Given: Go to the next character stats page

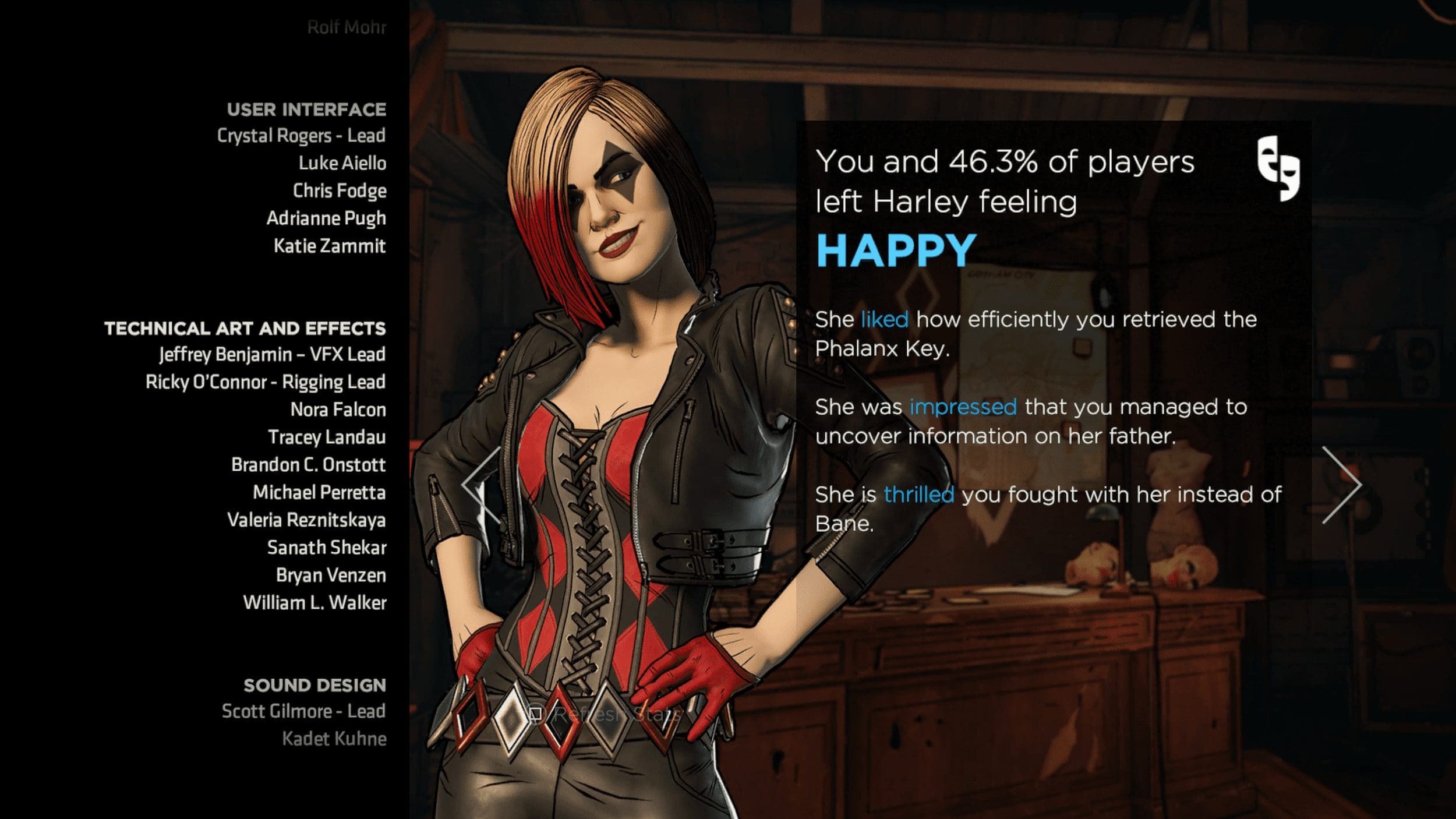Looking at the screenshot, I should pyautogui.click(x=1341, y=485).
